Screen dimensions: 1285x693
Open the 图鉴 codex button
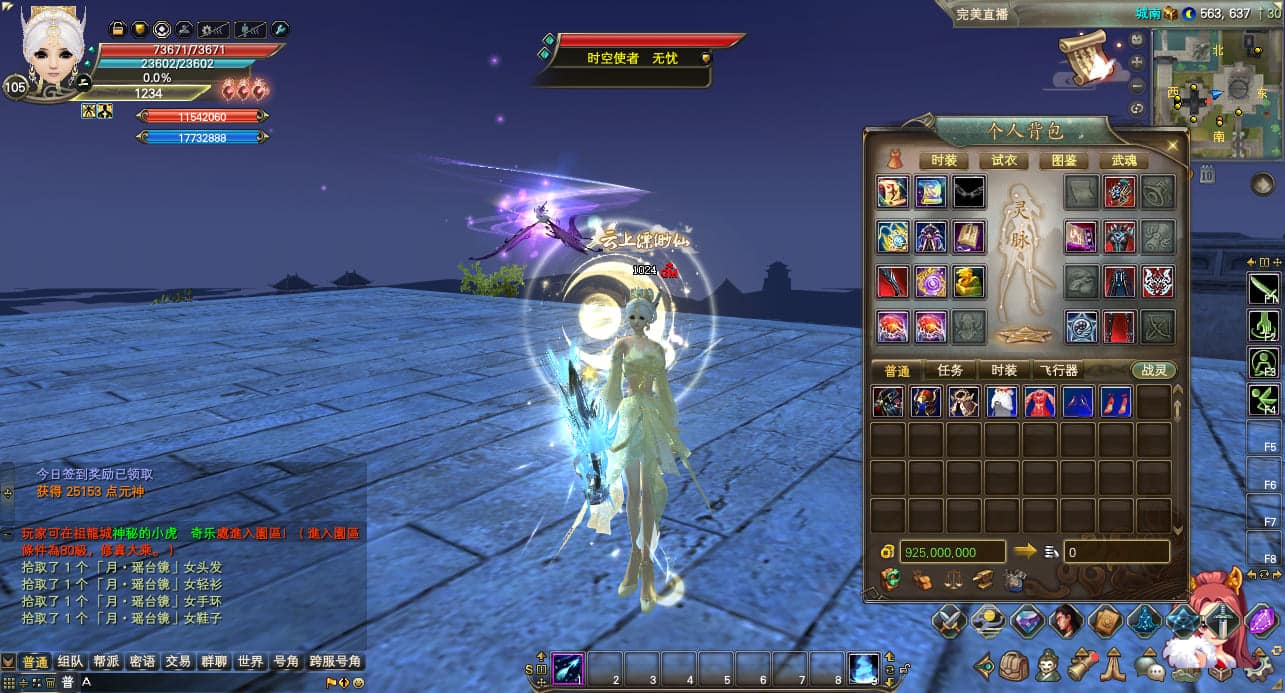(x=1064, y=160)
